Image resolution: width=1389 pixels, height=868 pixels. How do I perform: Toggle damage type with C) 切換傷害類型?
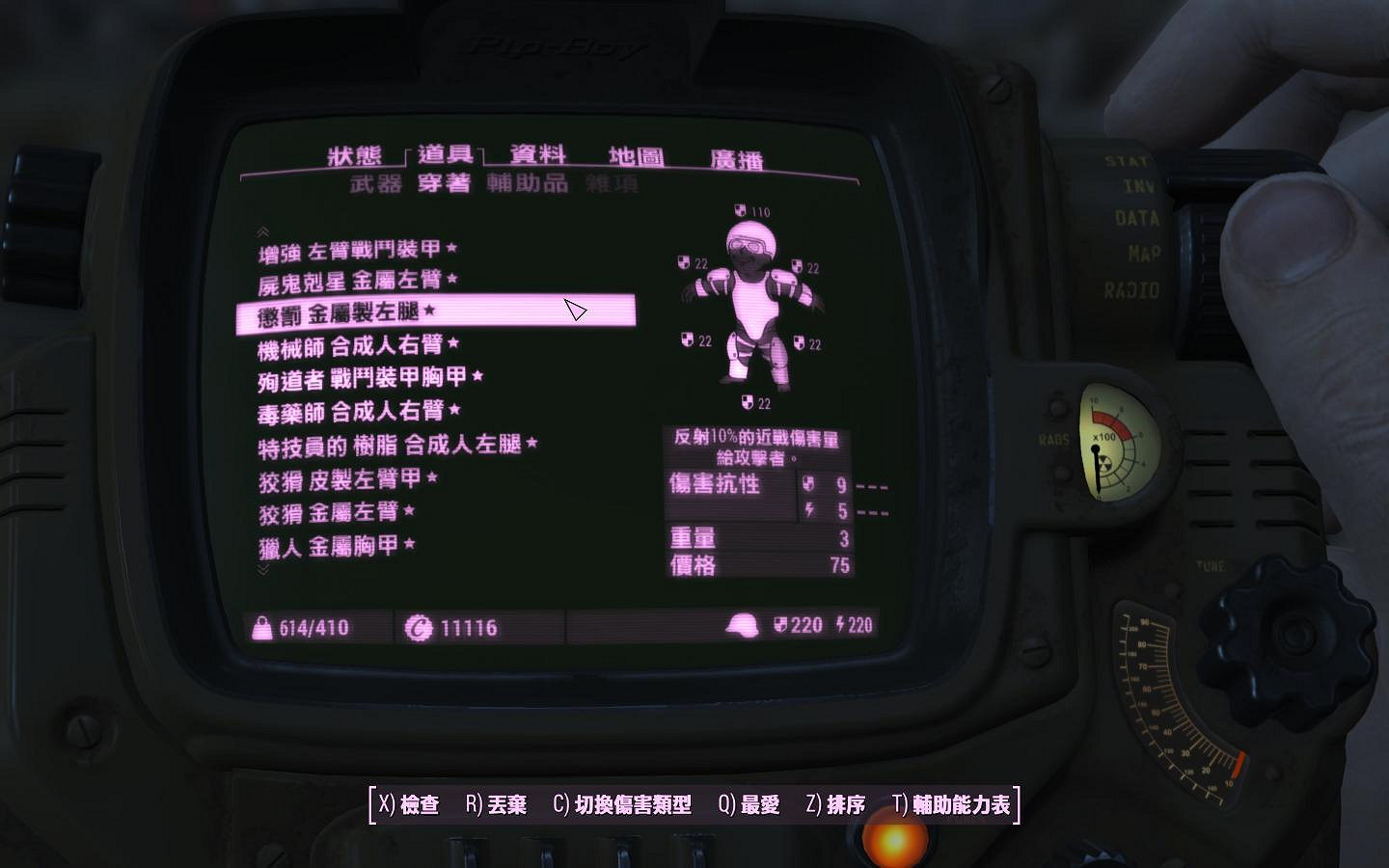(622, 802)
